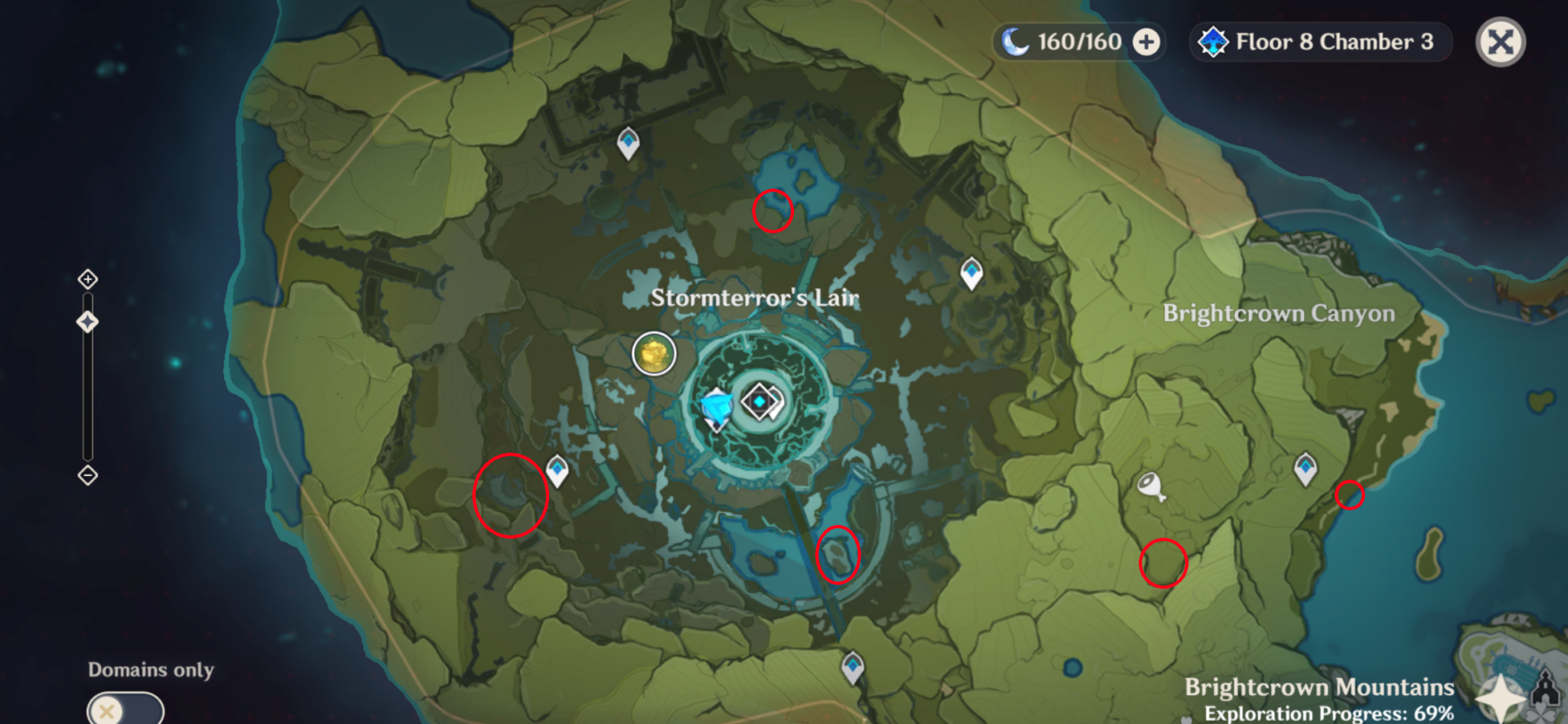Open the teleport waypoint above Stormterror's Lair
The image size is (1568, 724).
pos(626,144)
